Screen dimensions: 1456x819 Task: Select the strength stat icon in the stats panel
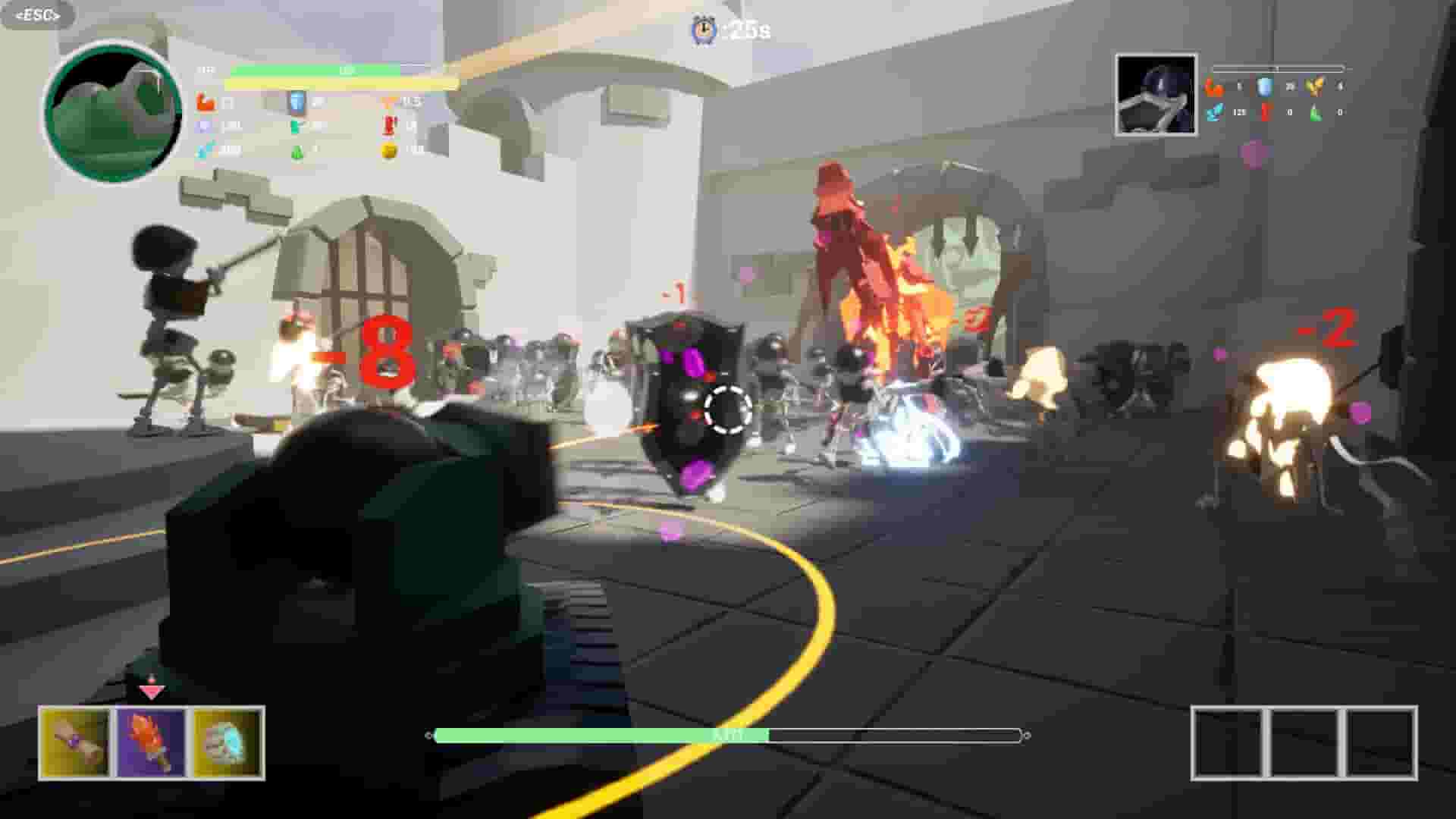205,102
